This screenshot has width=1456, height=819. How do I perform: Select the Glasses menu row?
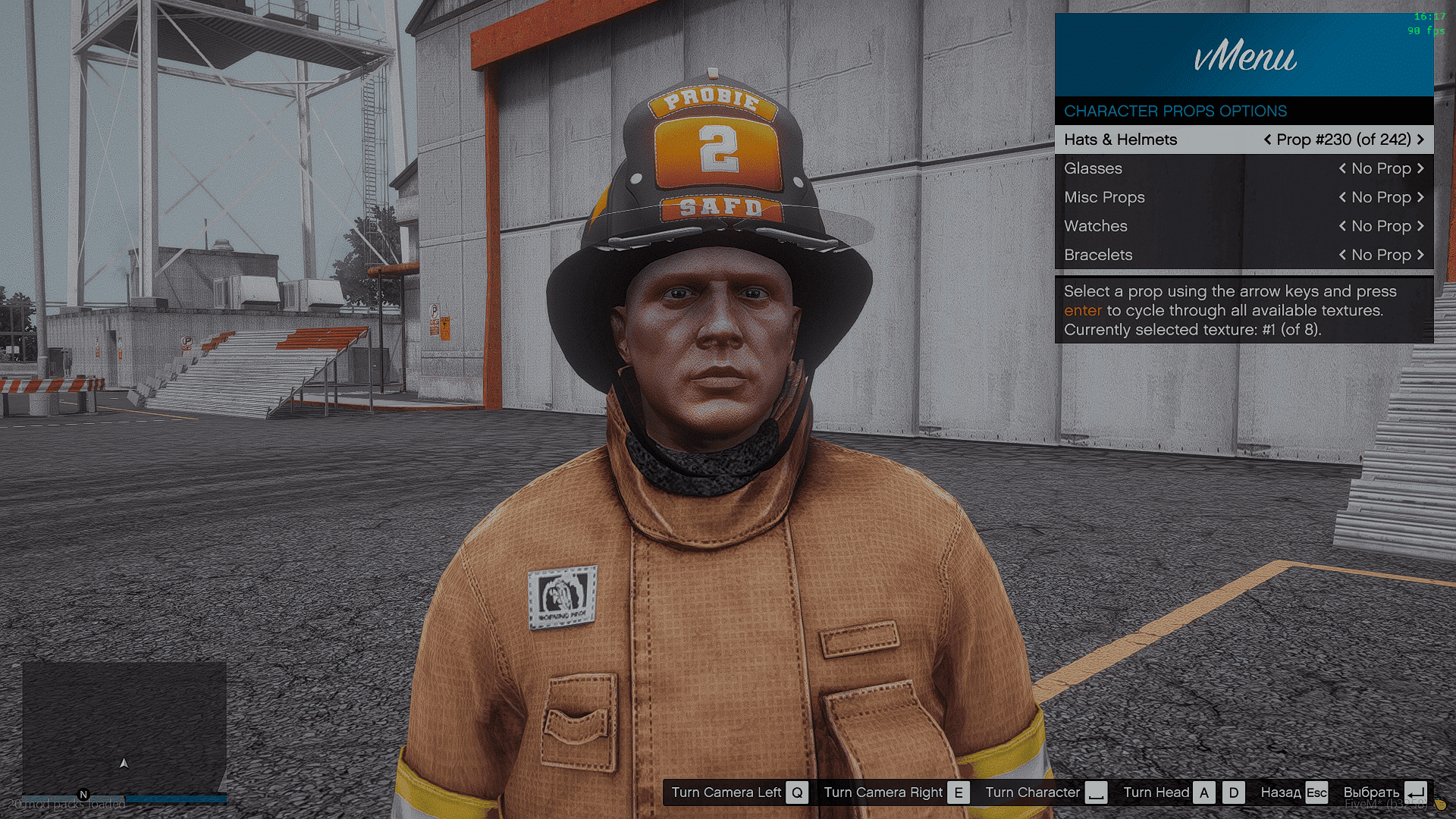1093,168
